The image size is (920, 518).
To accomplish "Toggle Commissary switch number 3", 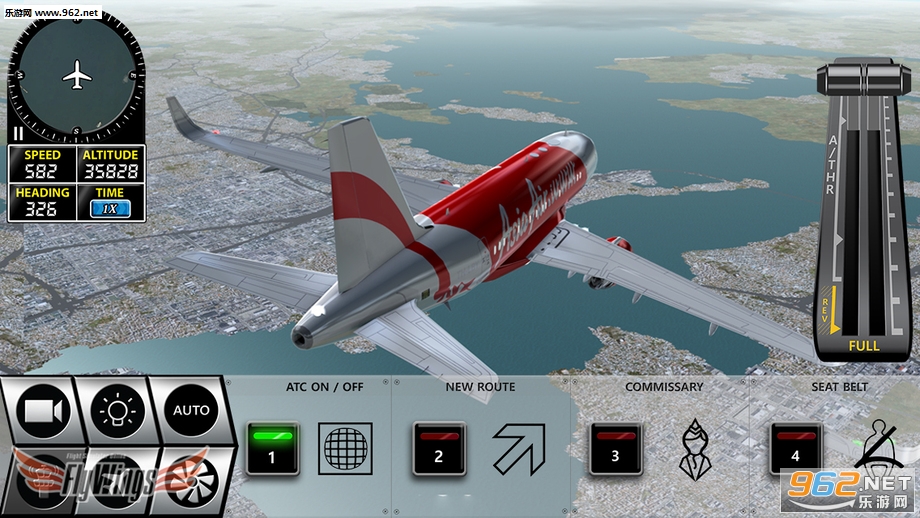I will [x=615, y=448].
